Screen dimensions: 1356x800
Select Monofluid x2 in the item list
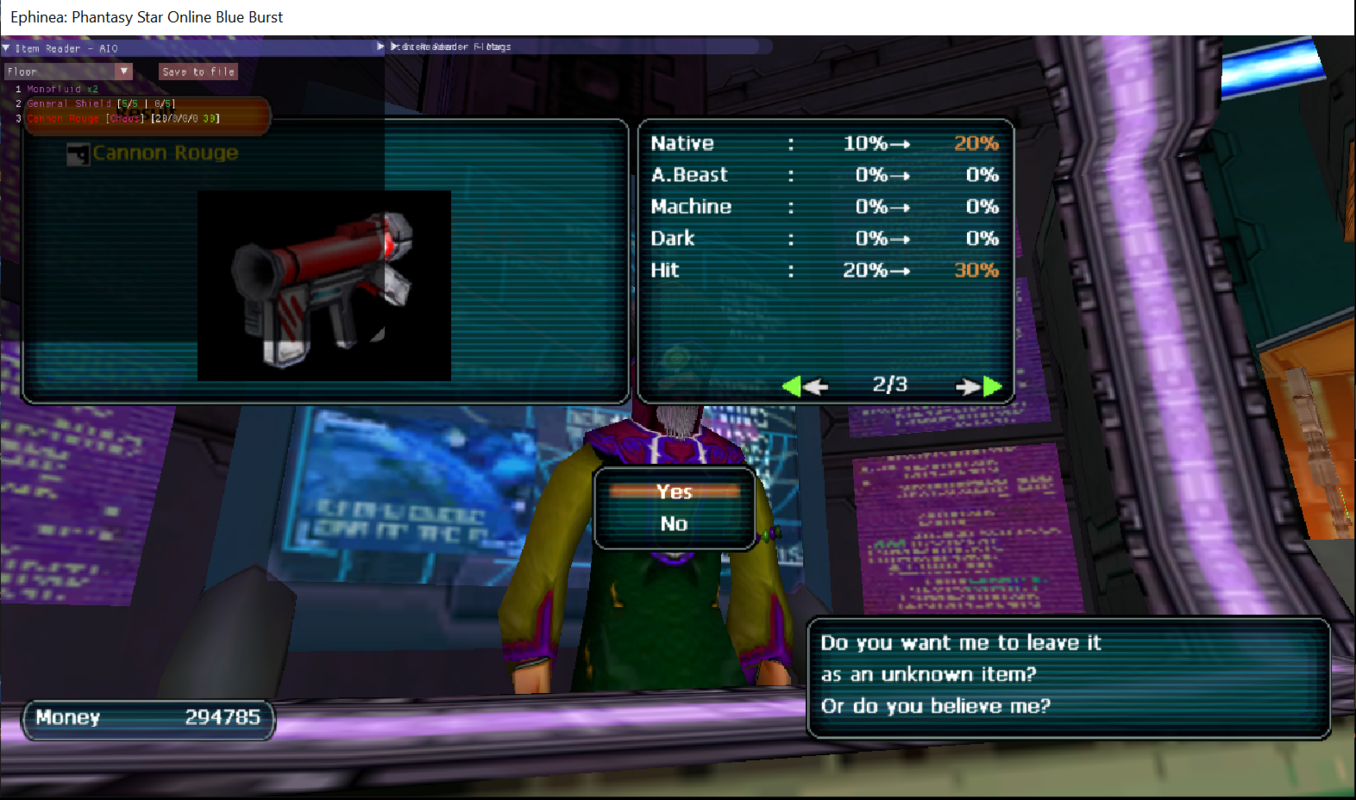[62, 90]
